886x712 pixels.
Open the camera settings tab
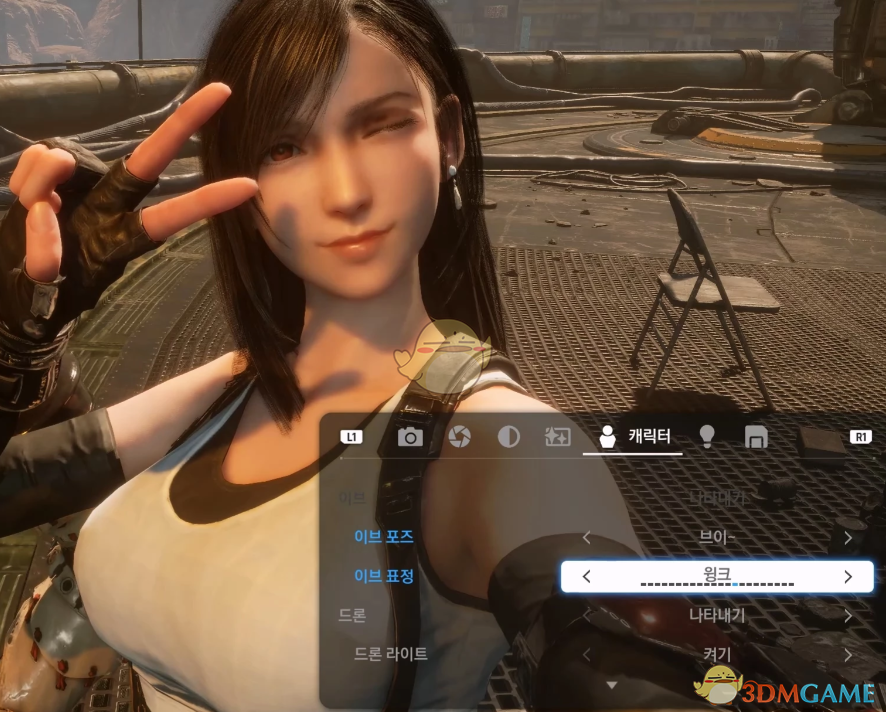410,437
